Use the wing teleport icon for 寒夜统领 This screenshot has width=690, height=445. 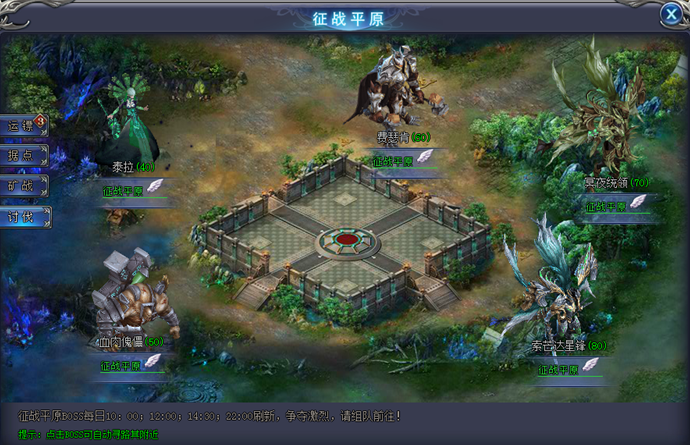[639, 202]
